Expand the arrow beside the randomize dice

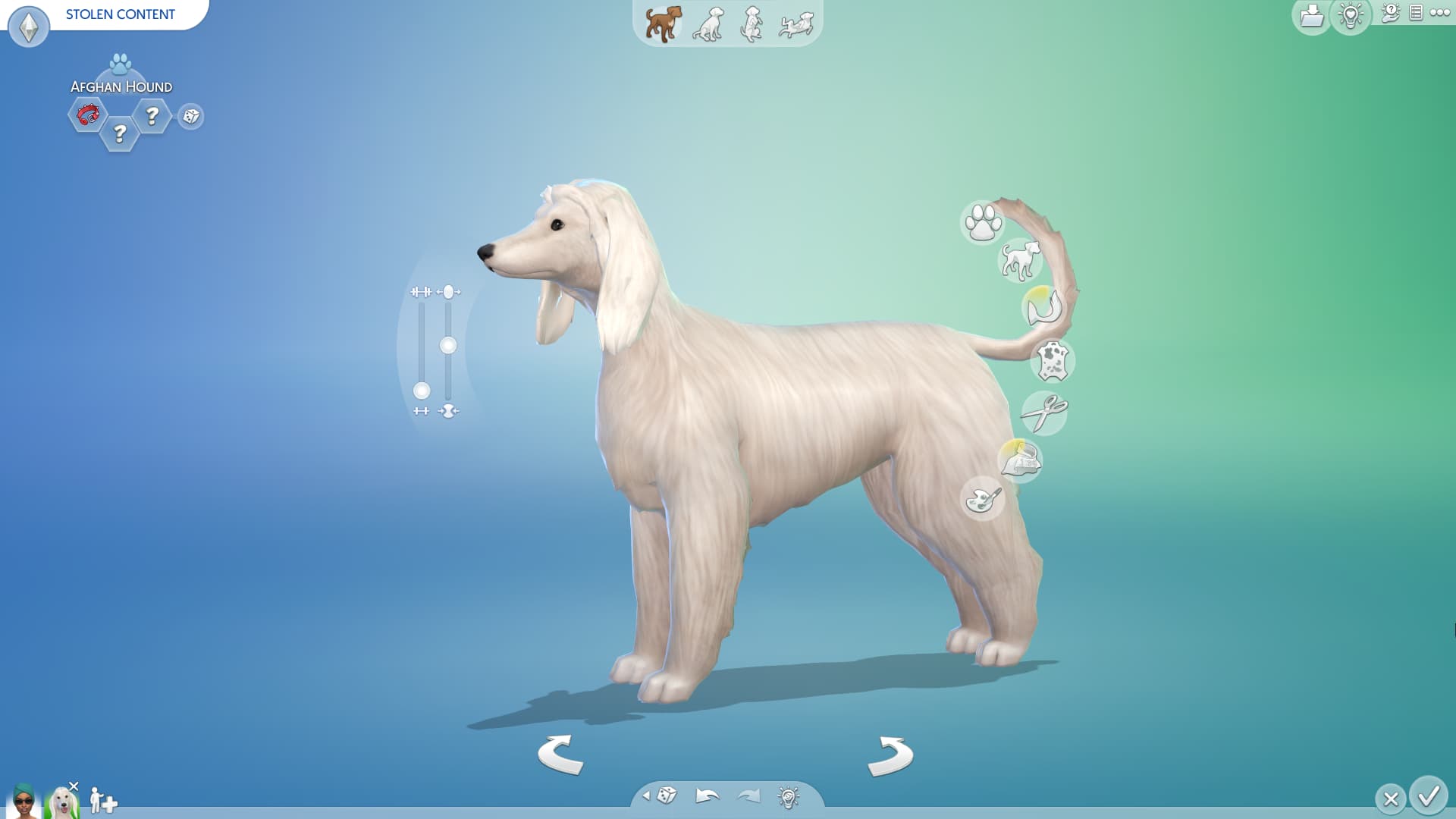point(648,797)
